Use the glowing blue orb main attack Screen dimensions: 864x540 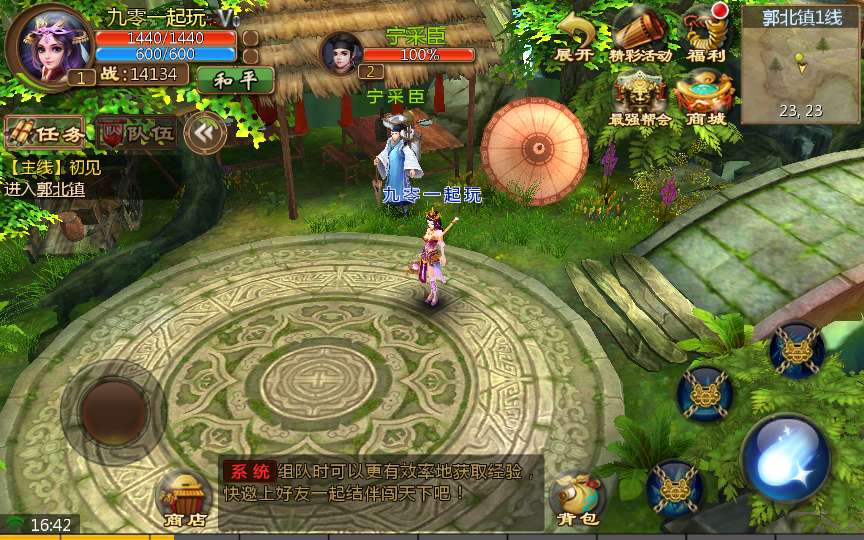[x=786, y=459]
